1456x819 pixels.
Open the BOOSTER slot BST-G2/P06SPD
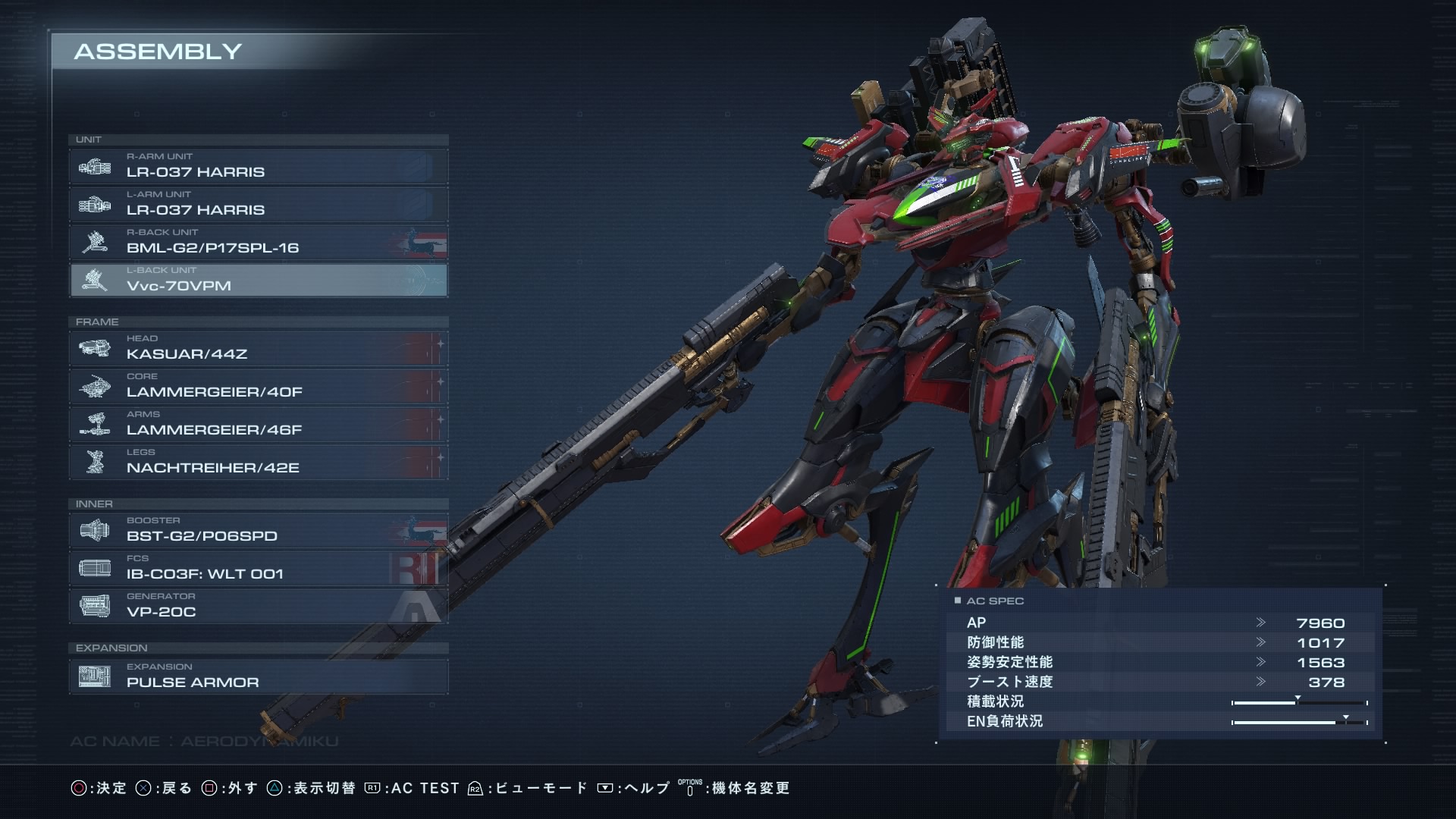coord(258,530)
